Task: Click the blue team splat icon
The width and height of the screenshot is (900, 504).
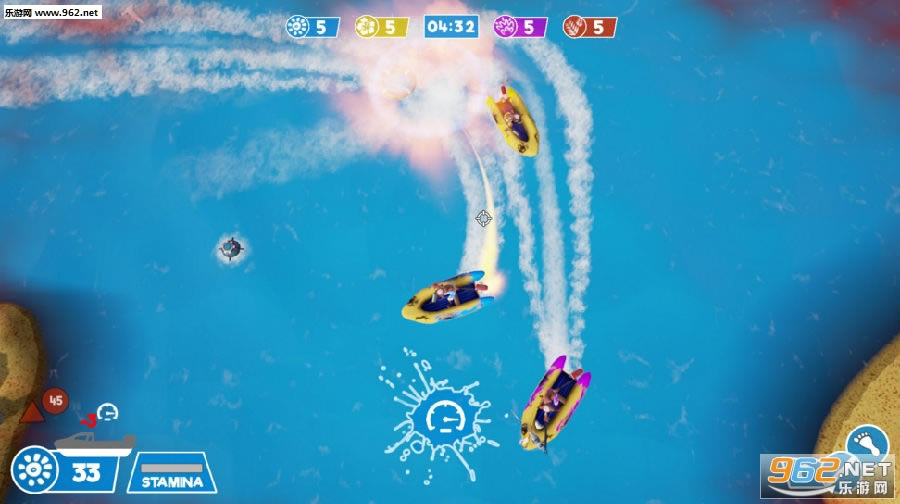Action: [298, 27]
